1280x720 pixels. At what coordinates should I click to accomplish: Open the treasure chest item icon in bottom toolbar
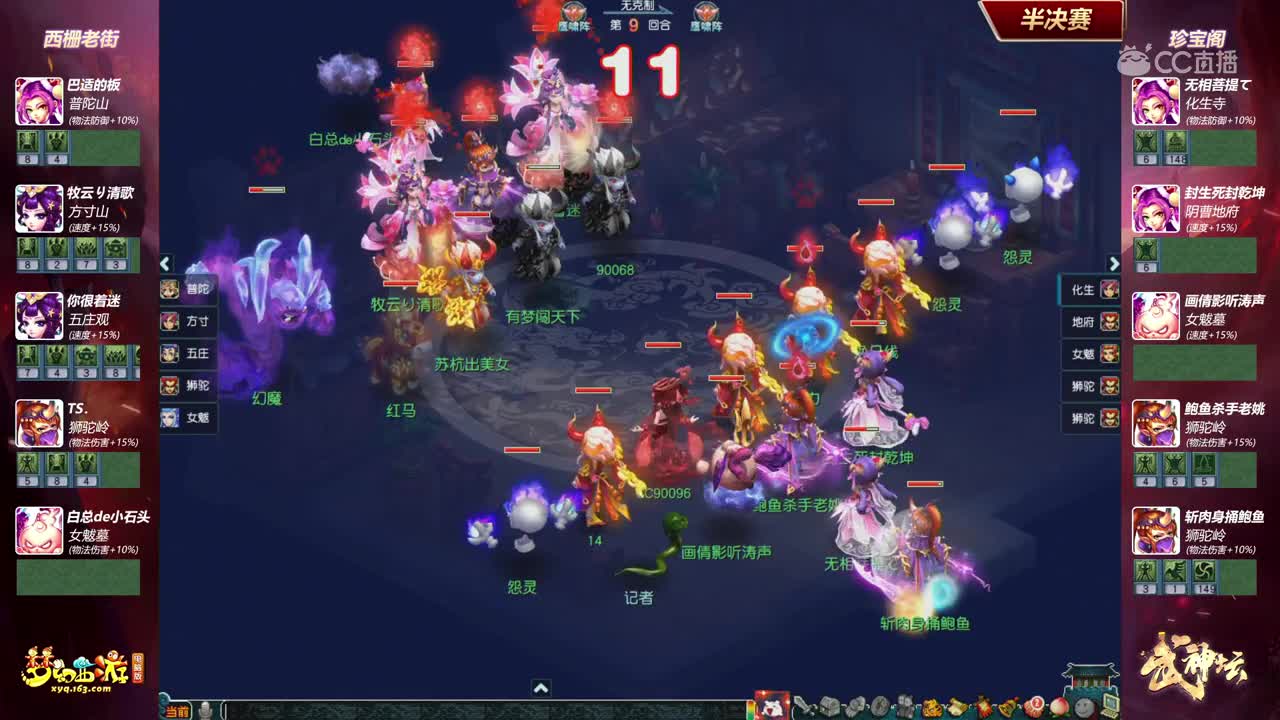click(x=828, y=706)
